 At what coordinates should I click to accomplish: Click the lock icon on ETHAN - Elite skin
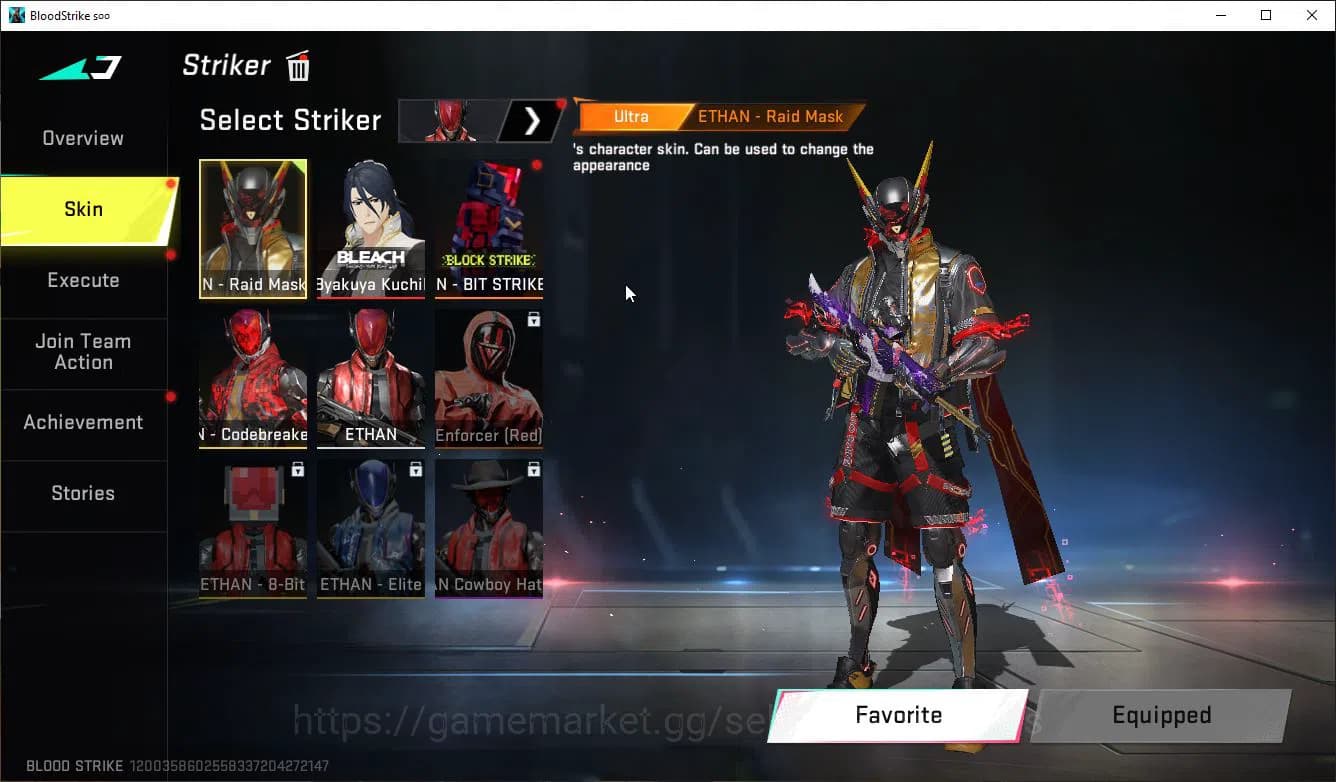(x=416, y=469)
